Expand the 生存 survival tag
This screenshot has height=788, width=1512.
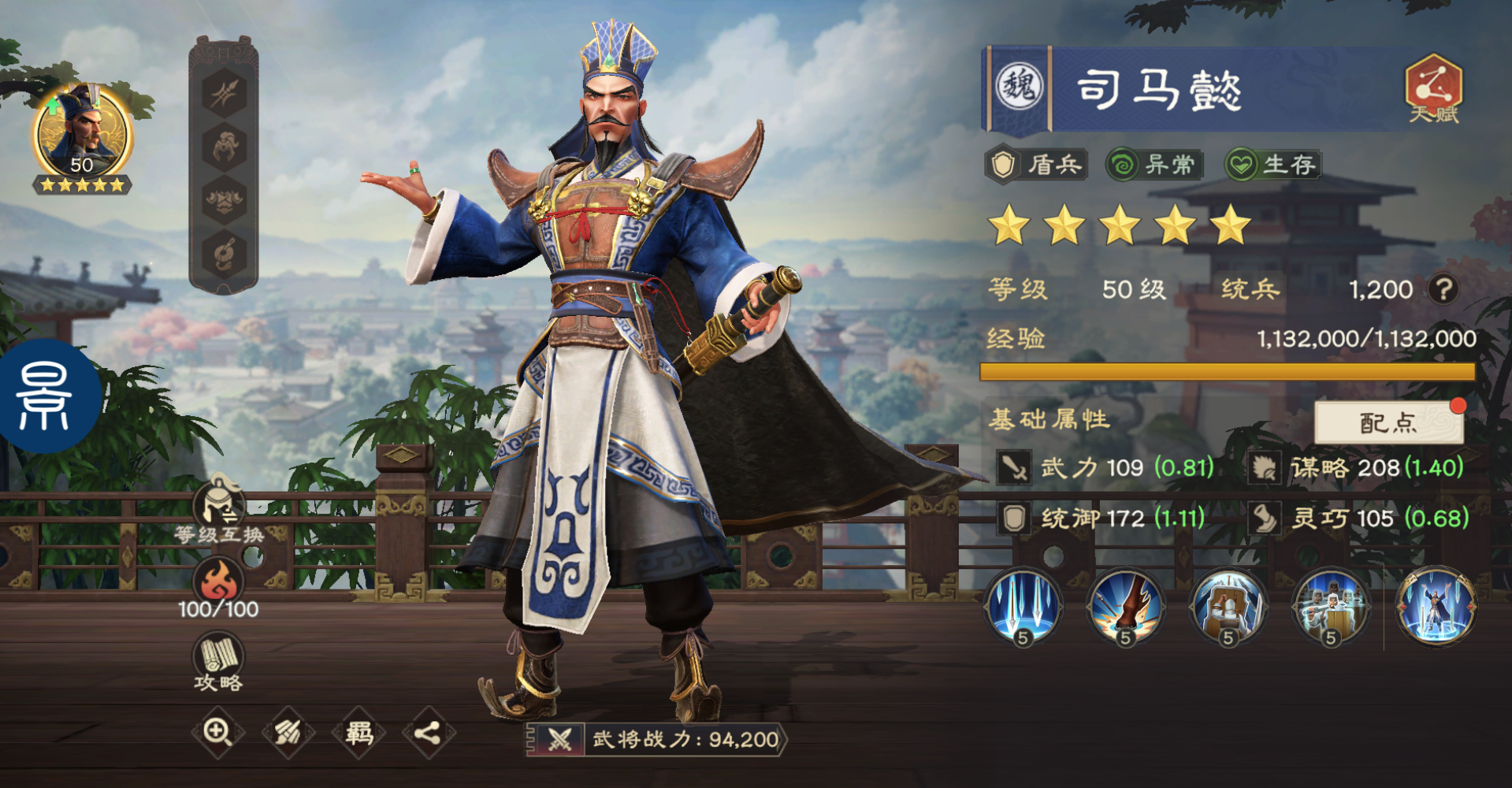click(x=1272, y=164)
